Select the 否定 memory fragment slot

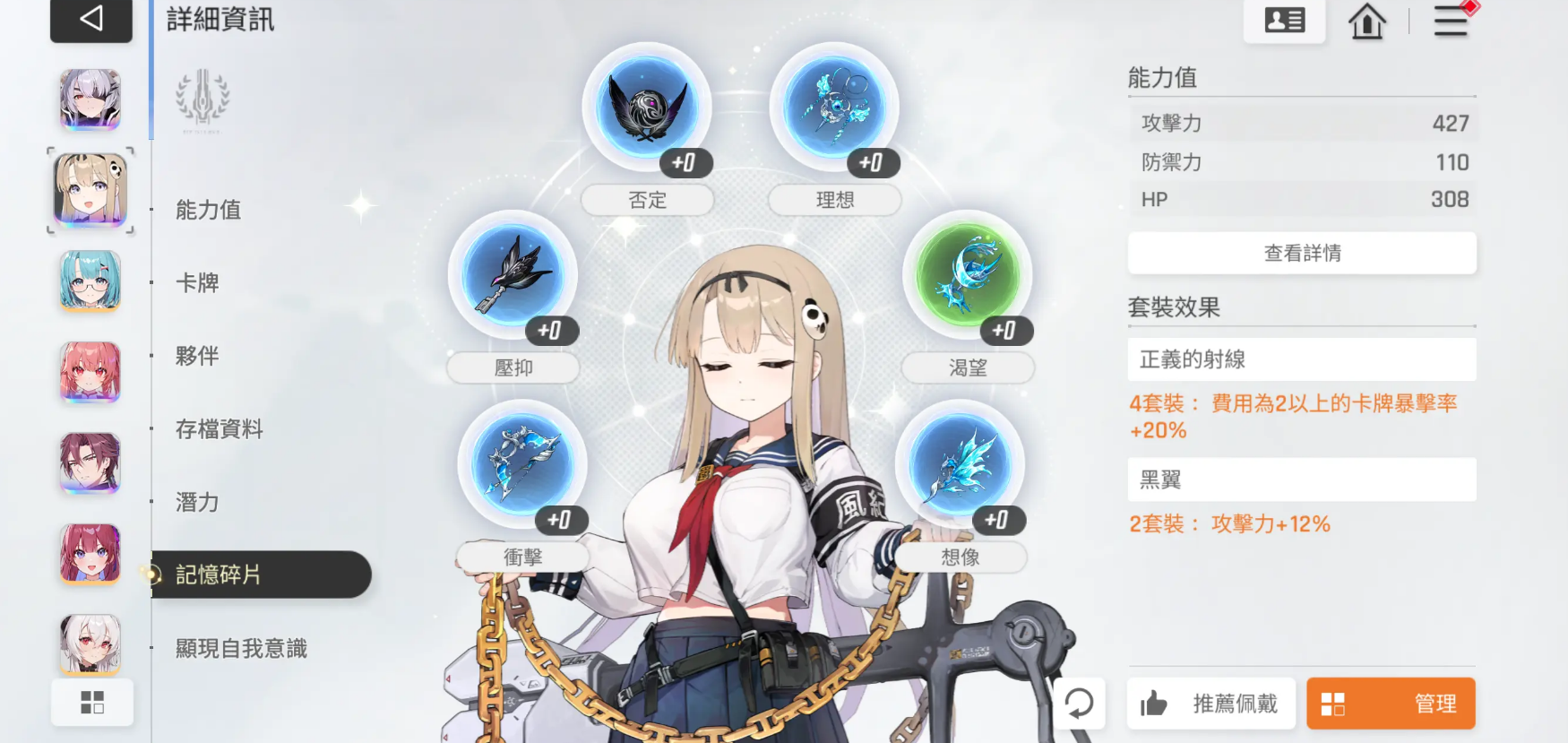click(x=647, y=108)
